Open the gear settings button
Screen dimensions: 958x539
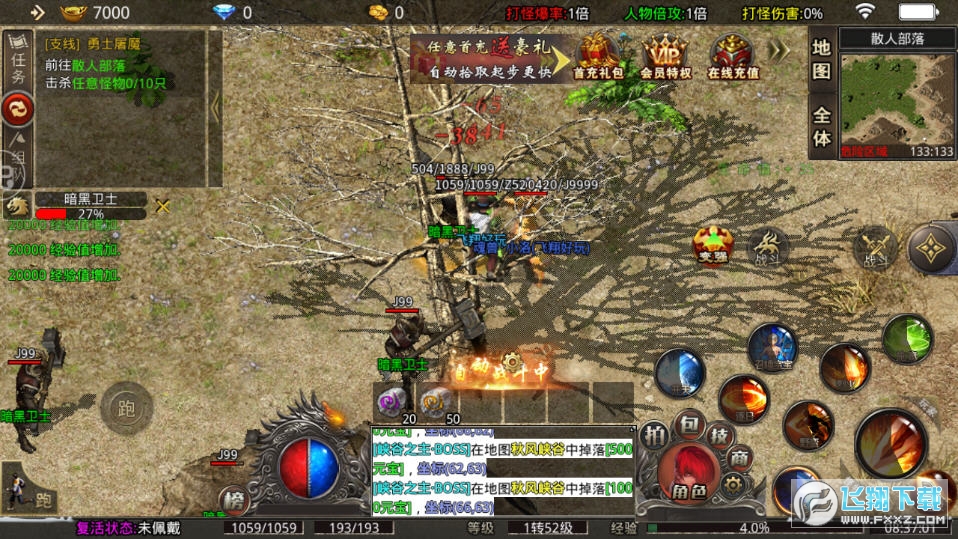click(734, 486)
